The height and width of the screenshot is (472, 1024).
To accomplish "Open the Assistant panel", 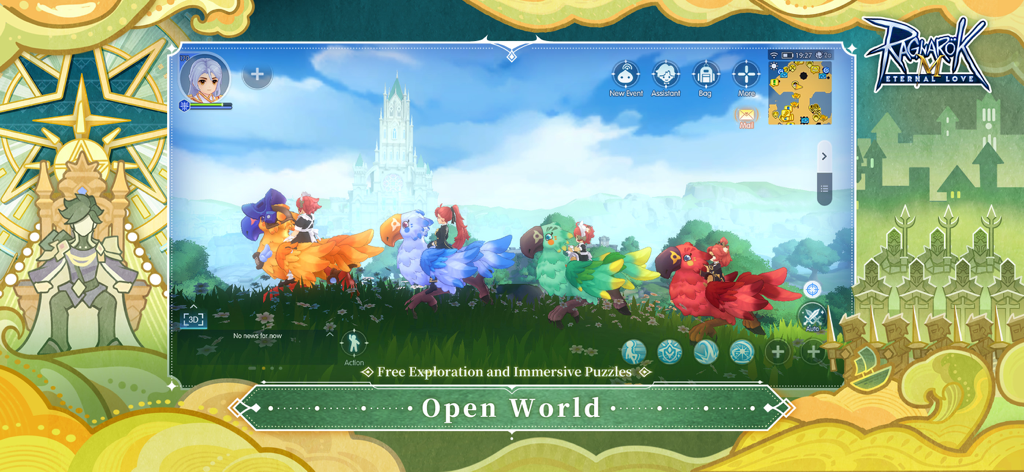I will (x=666, y=75).
